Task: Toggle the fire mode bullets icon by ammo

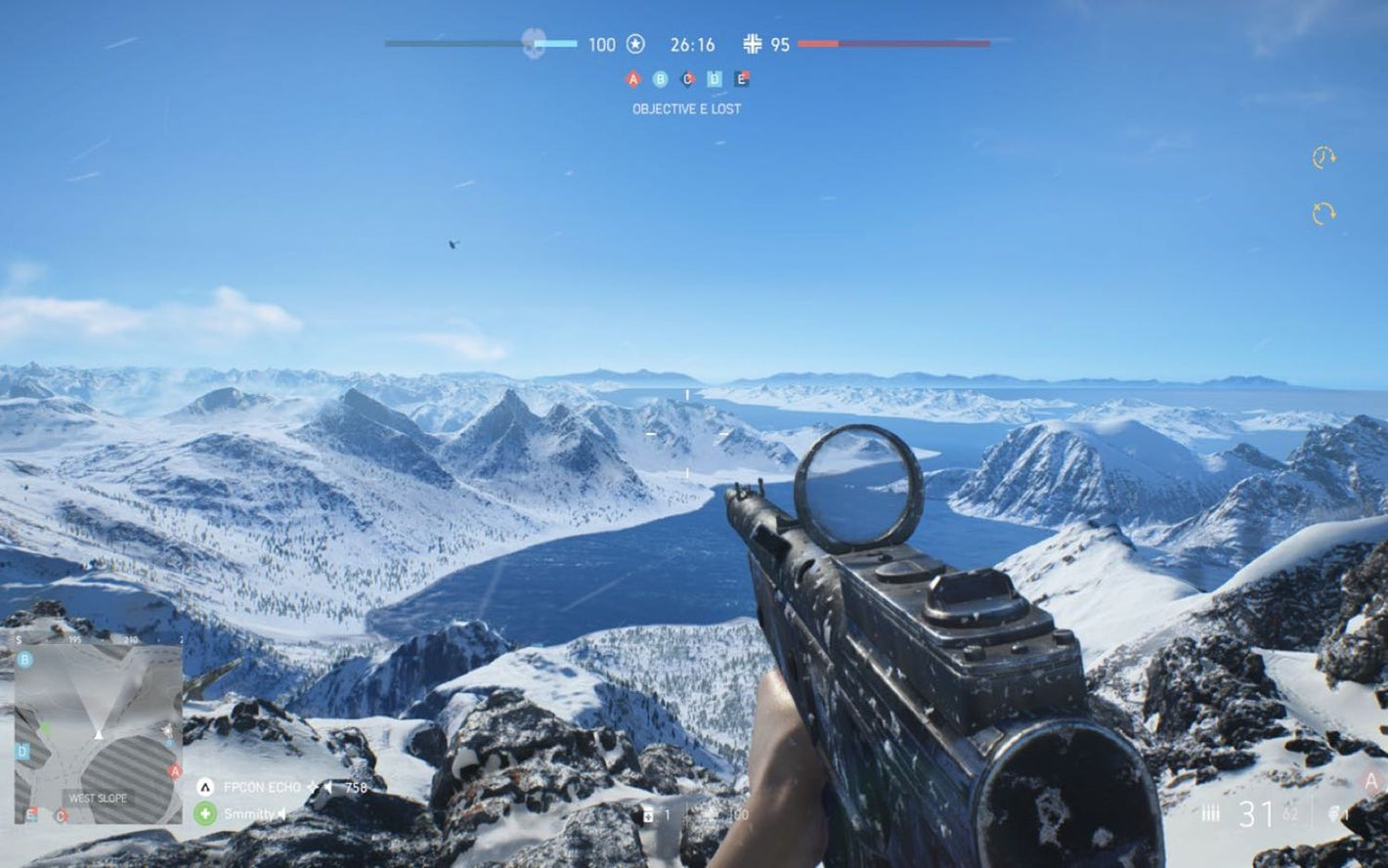Action: coord(1210,813)
